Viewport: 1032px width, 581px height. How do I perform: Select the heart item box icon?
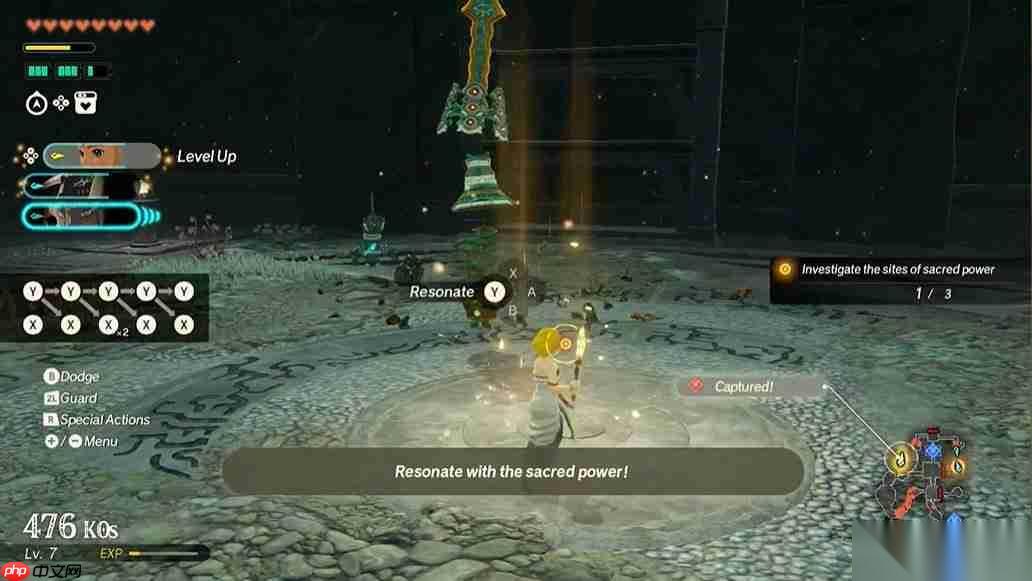point(86,103)
